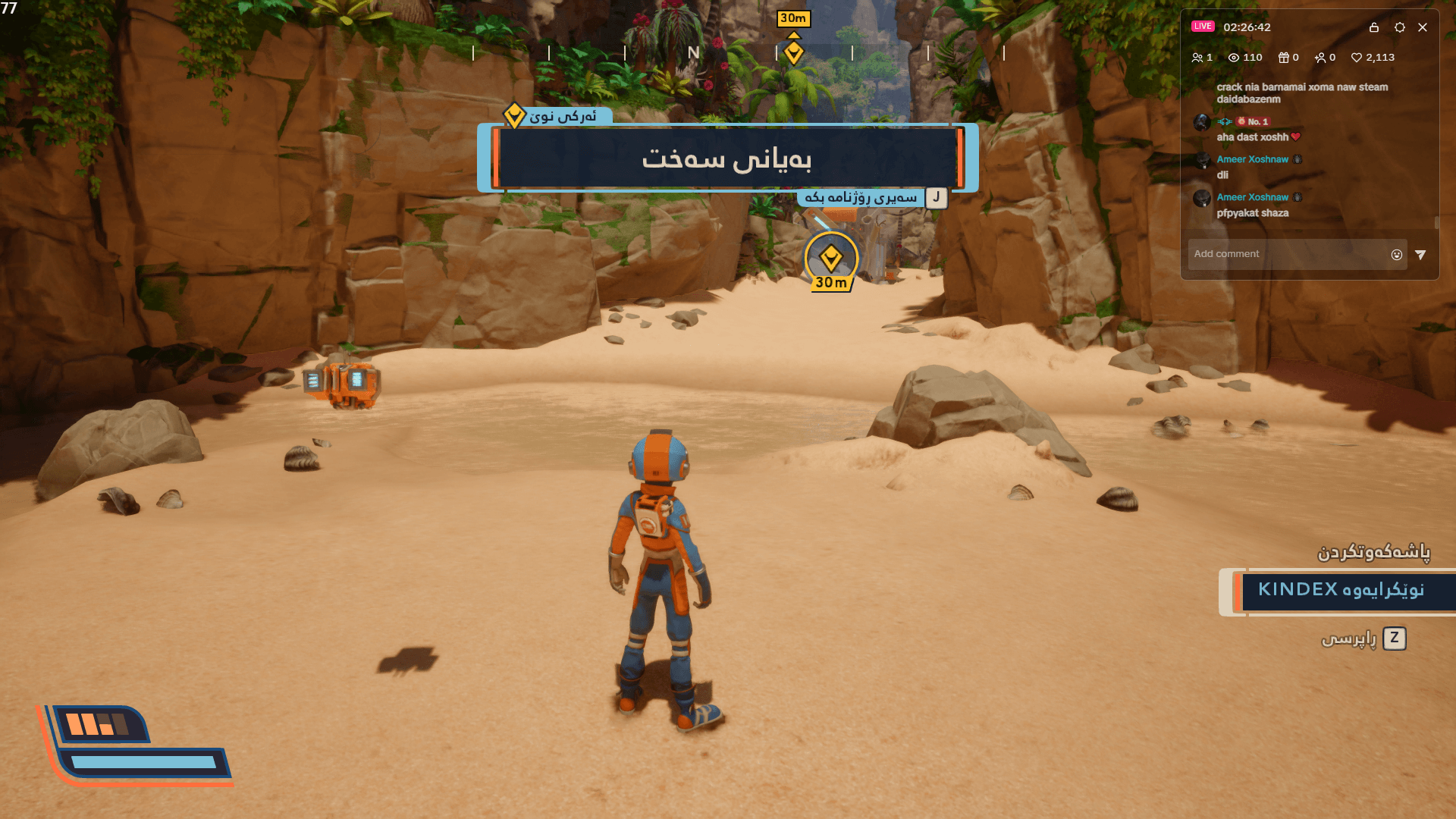Tap the heart icon showing 2,113 likes
The height and width of the screenshot is (819, 1456).
pyautogui.click(x=1357, y=57)
